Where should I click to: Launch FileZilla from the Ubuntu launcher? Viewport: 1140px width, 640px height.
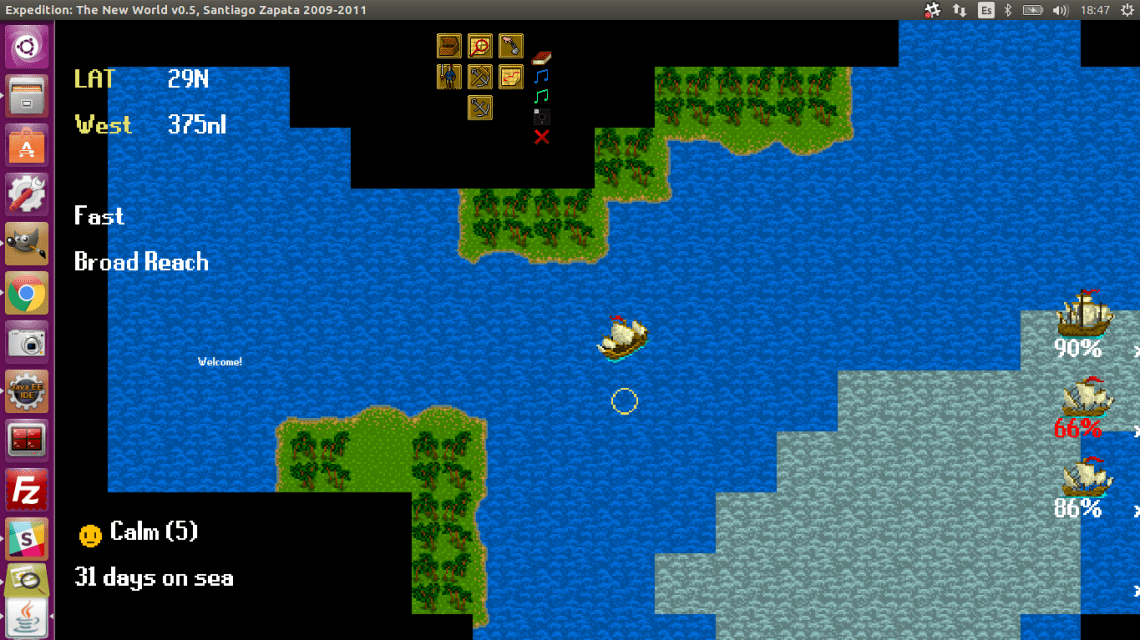tap(26, 490)
